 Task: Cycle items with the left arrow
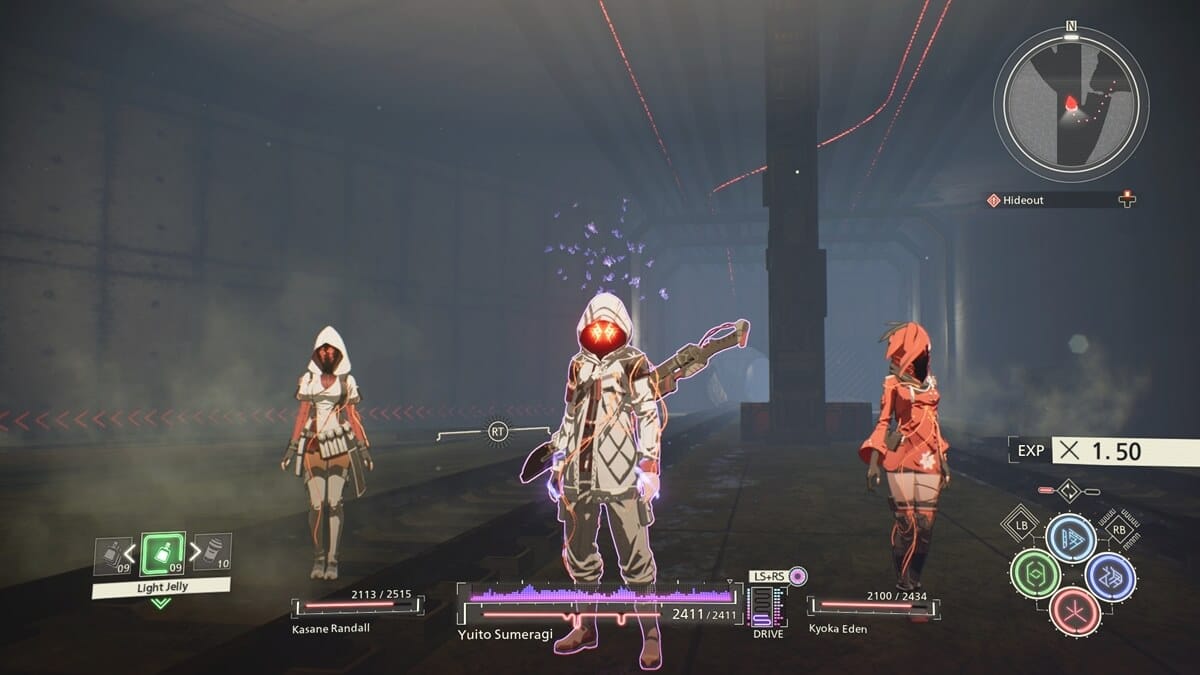coord(130,552)
